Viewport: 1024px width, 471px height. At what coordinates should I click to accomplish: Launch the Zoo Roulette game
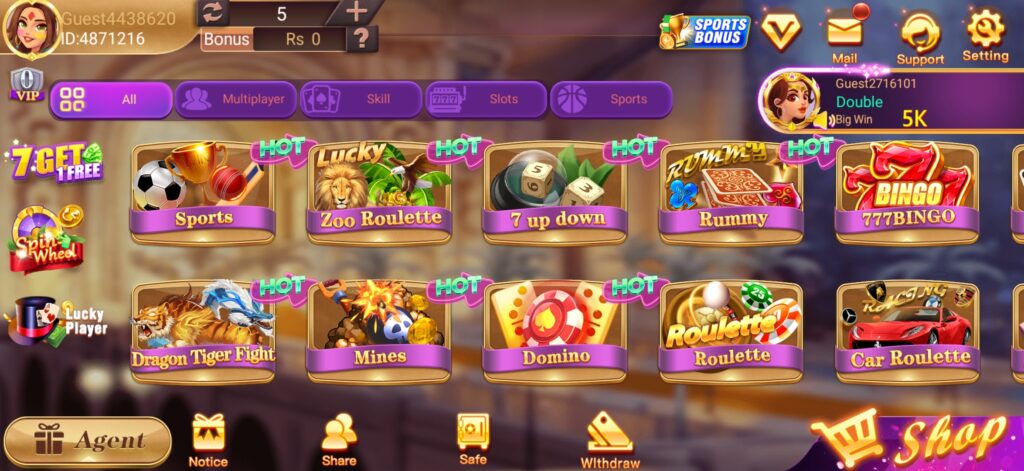[379, 192]
